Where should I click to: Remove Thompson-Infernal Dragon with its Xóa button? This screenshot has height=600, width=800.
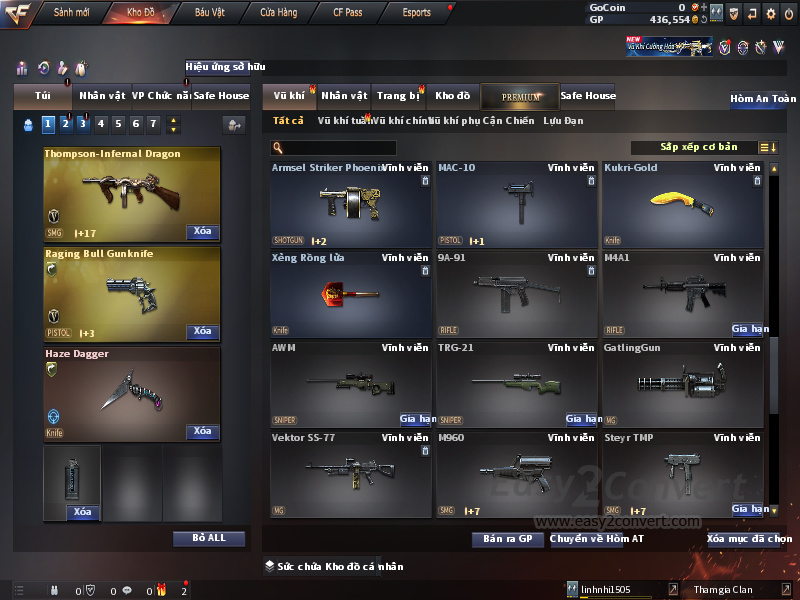tap(202, 231)
